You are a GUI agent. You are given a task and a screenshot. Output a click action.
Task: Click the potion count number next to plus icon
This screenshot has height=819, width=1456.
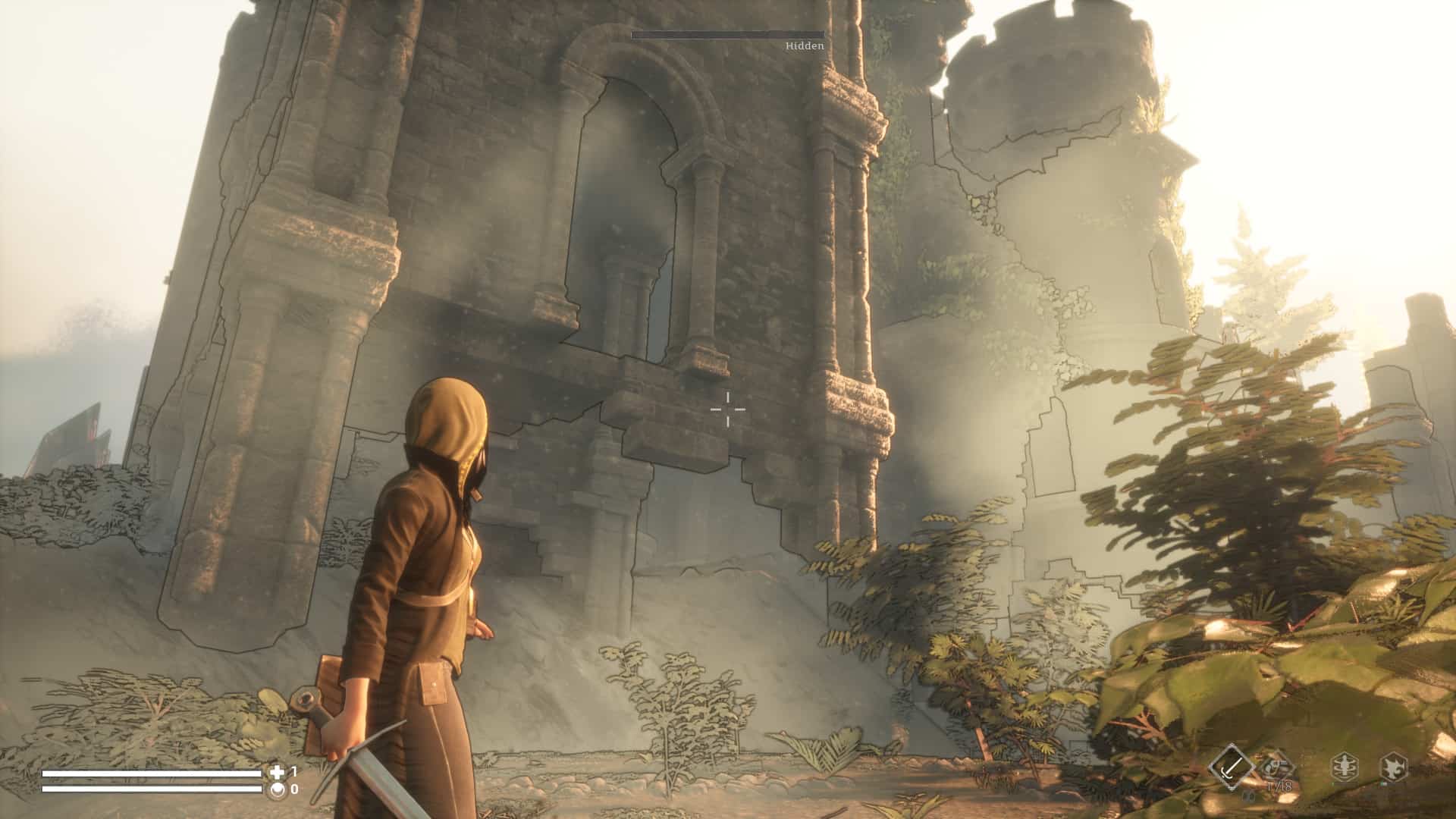[294, 773]
